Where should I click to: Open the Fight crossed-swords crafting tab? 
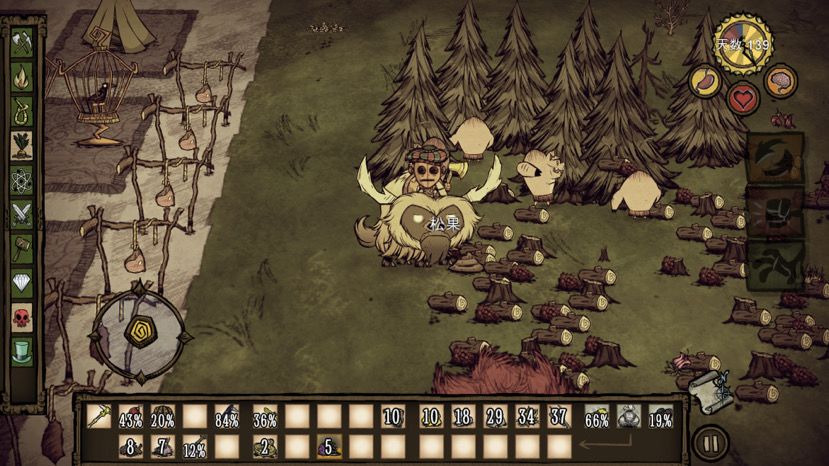click(x=22, y=214)
